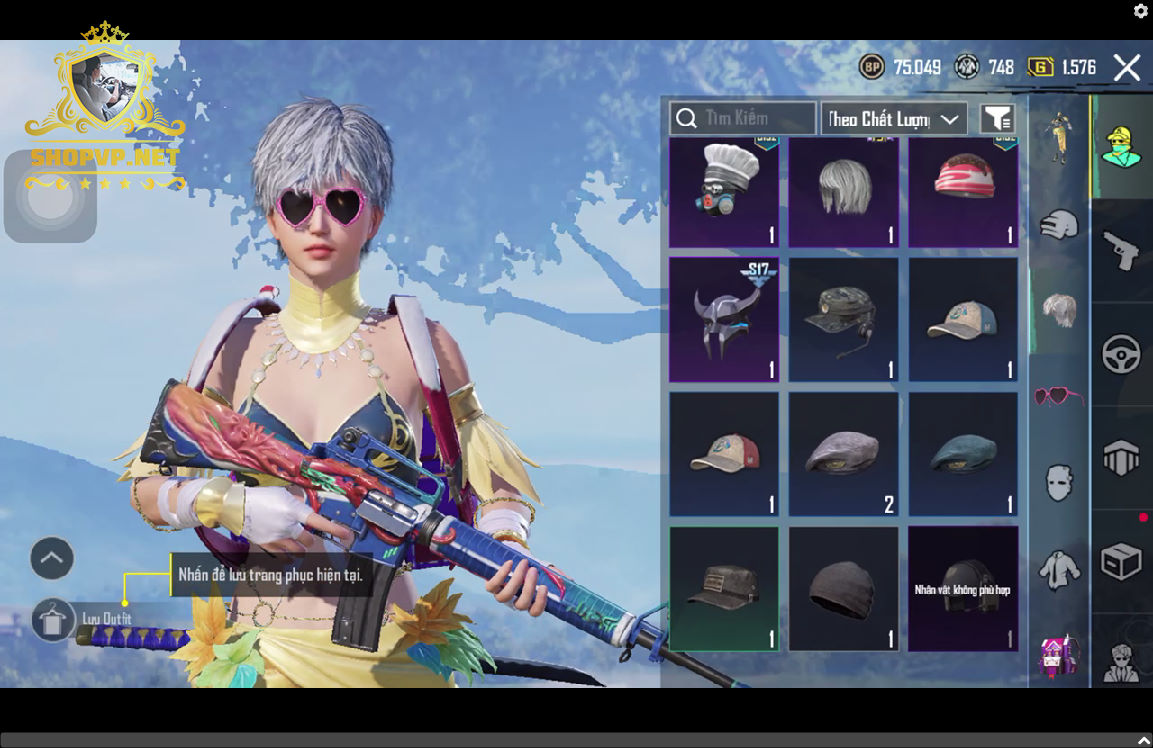Select the gray beret with count 2
This screenshot has width=1153, height=748.
point(843,454)
